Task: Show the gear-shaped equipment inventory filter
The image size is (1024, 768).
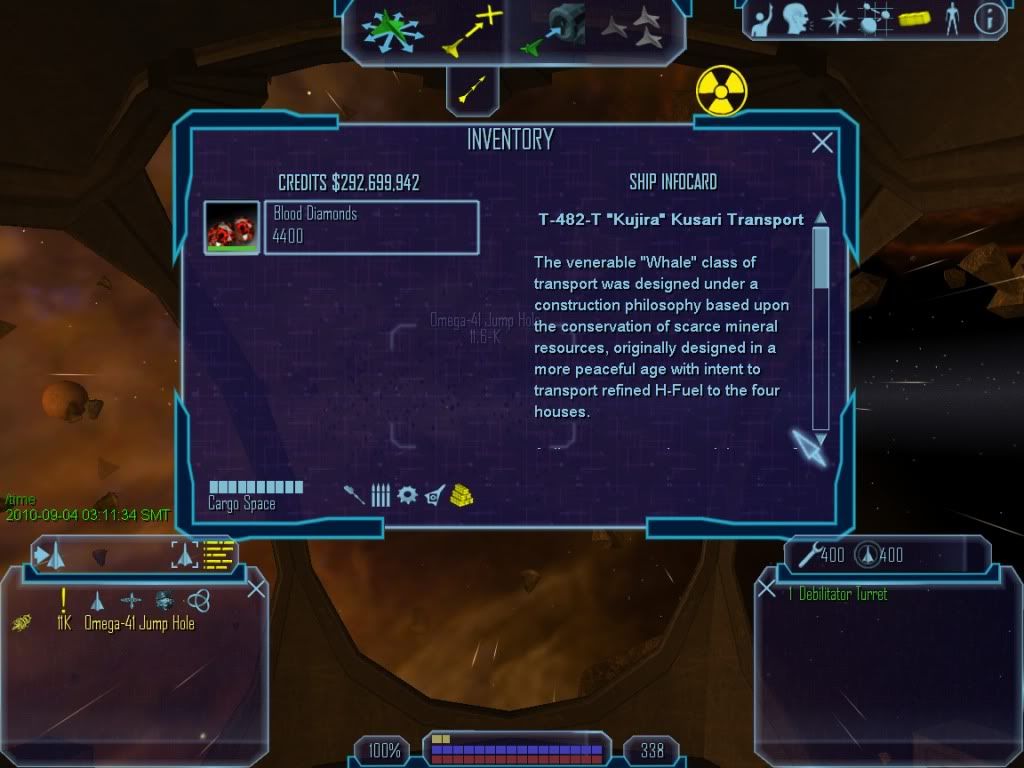Action: click(407, 494)
